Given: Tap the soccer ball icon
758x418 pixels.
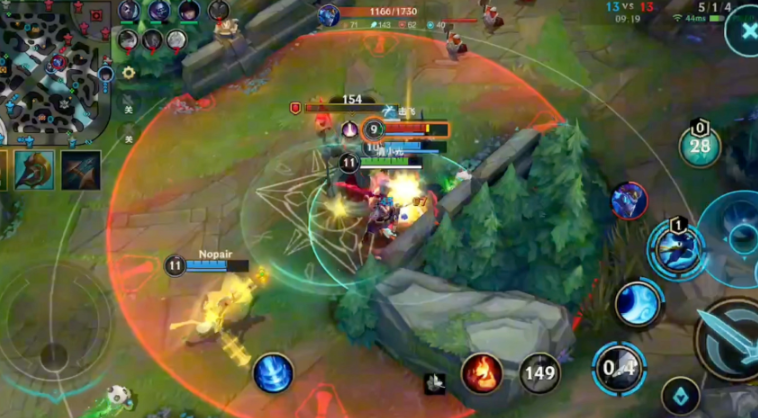Looking at the screenshot, I should coord(118,395).
